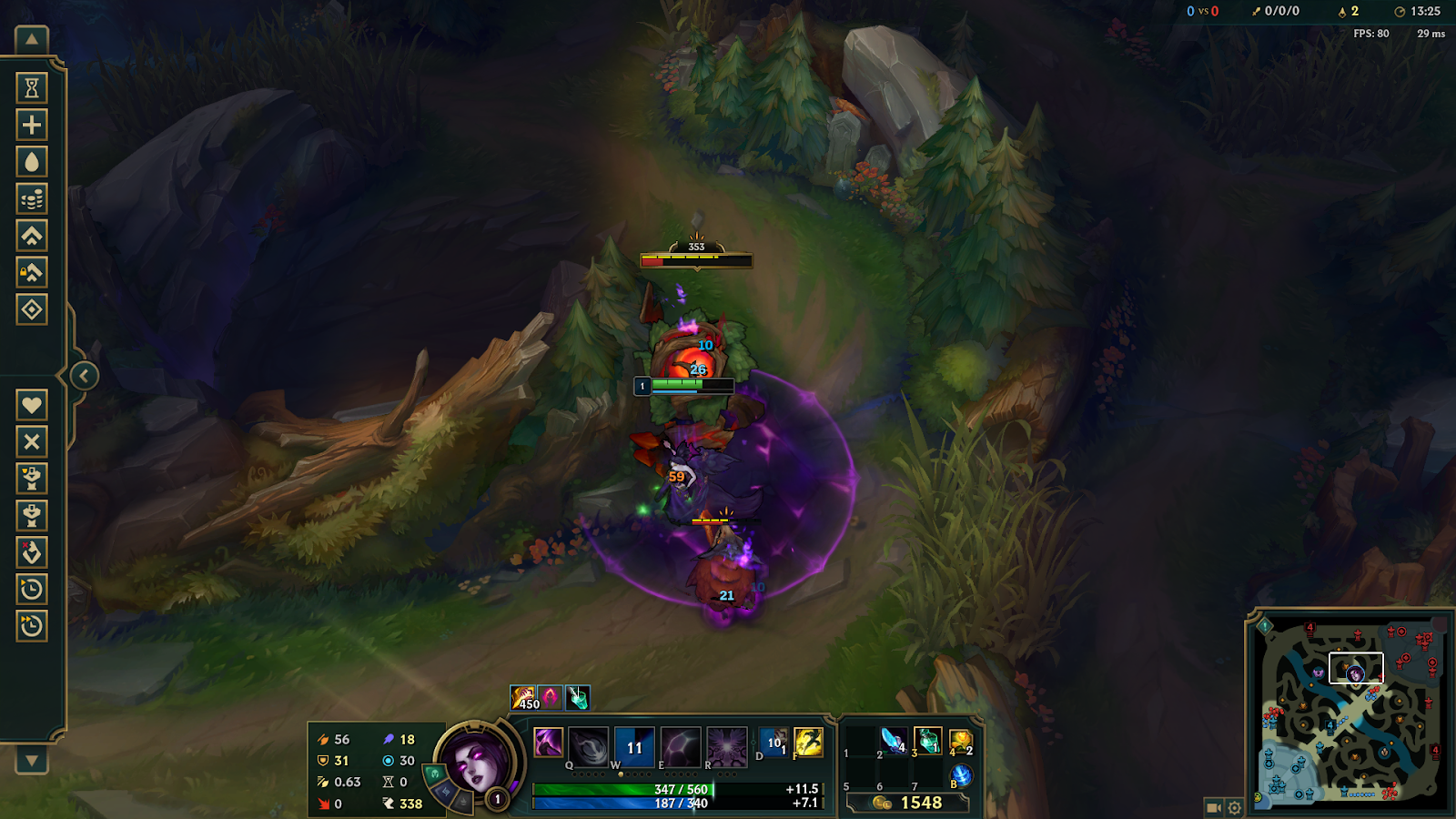Click the W ability icon showing cooldown 11
Image resolution: width=1456 pixels, height=819 pixels.
click(633, 746)
